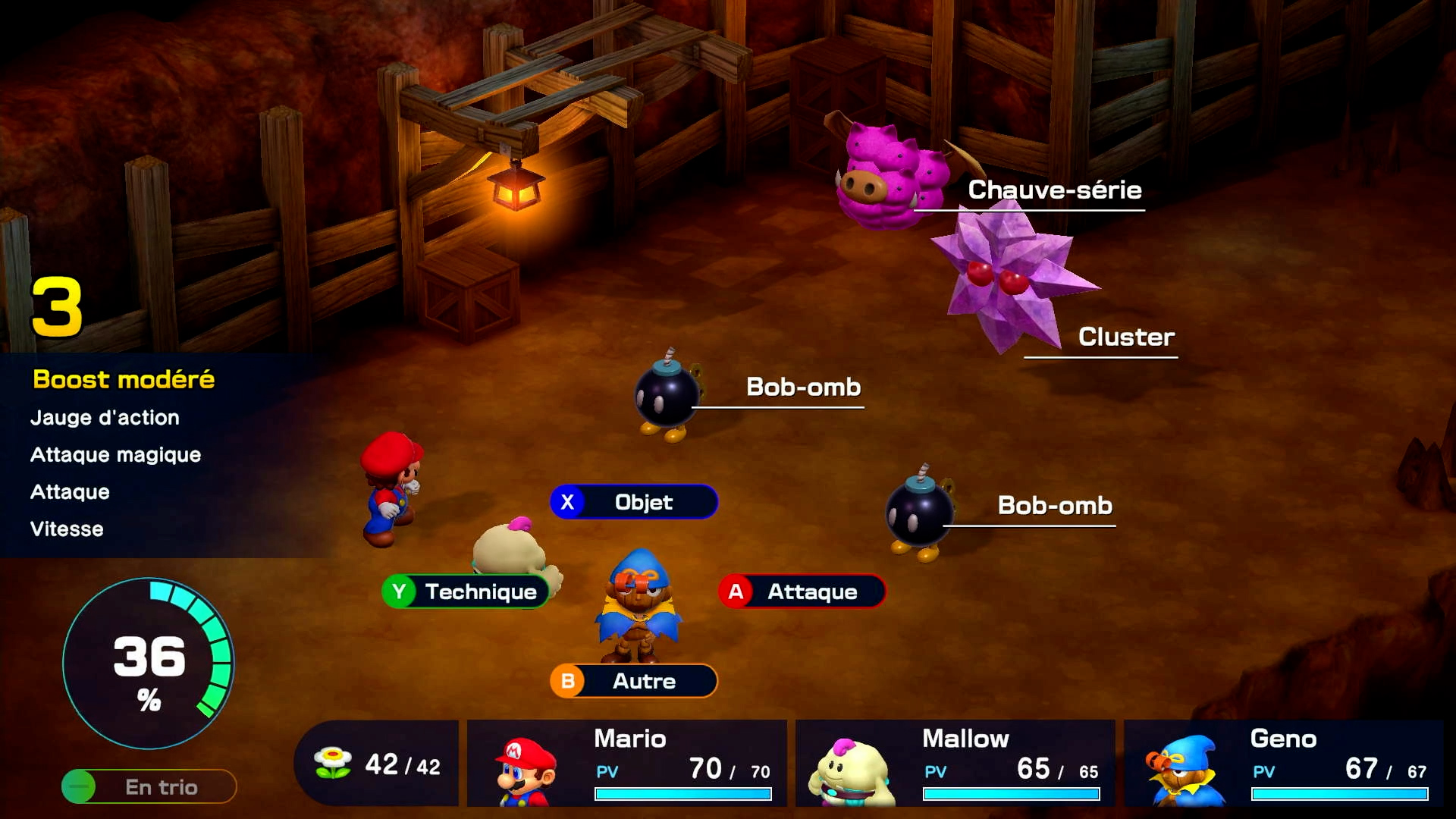Select the Cluster enemy label

point(1125,337)
